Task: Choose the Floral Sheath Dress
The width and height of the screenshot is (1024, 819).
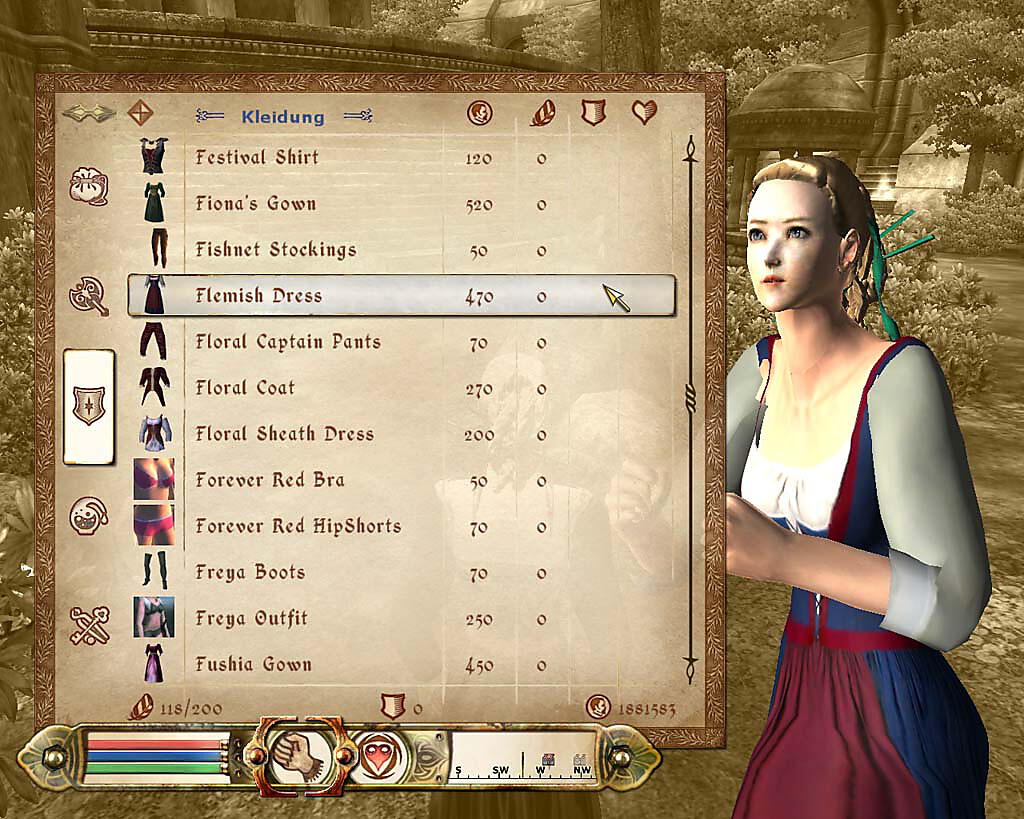Action: click(284, 433)
